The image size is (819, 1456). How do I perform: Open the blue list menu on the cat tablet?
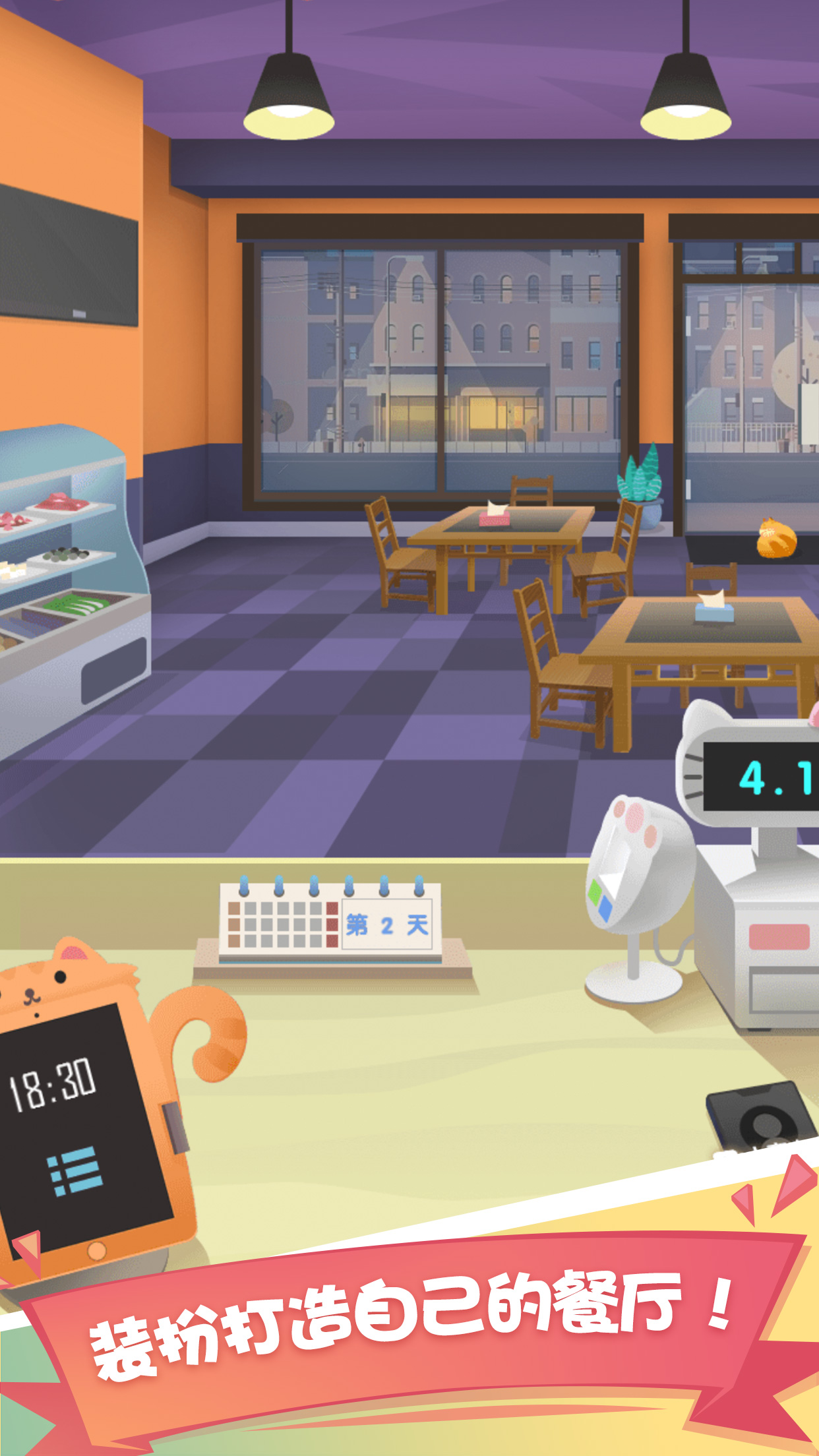coord(75,1172)
